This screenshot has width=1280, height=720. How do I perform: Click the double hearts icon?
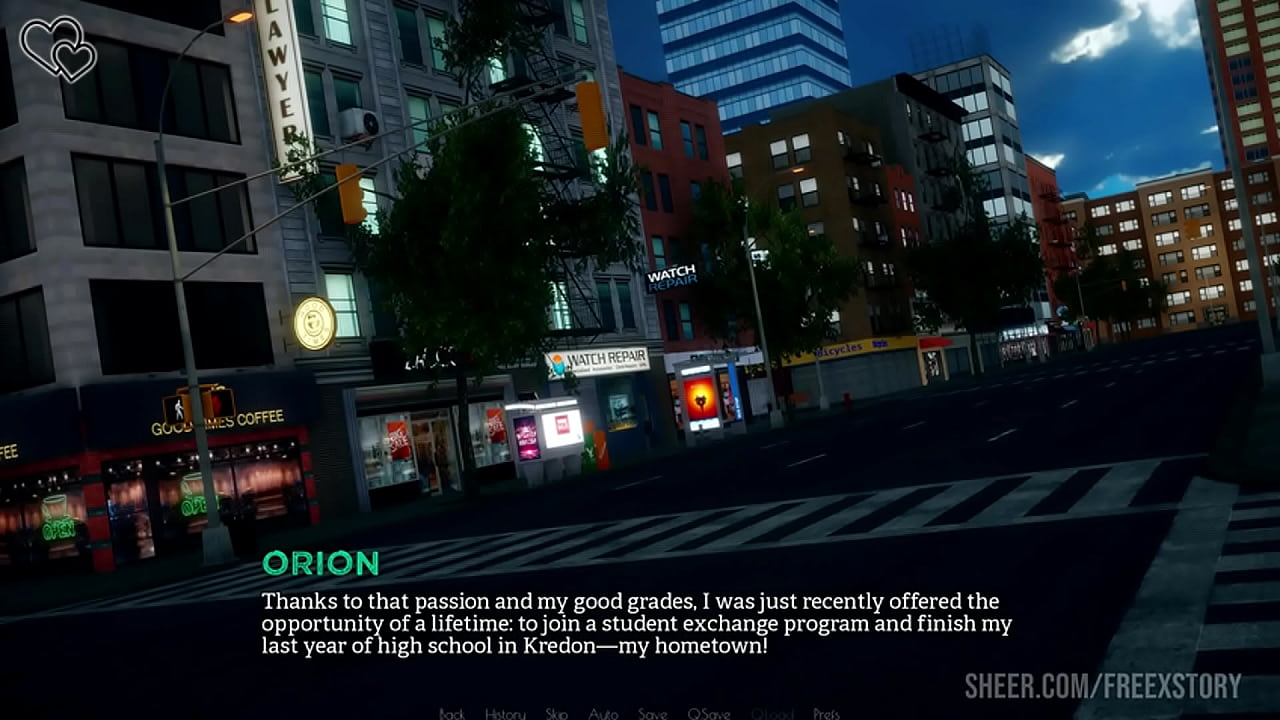(58, 48)
